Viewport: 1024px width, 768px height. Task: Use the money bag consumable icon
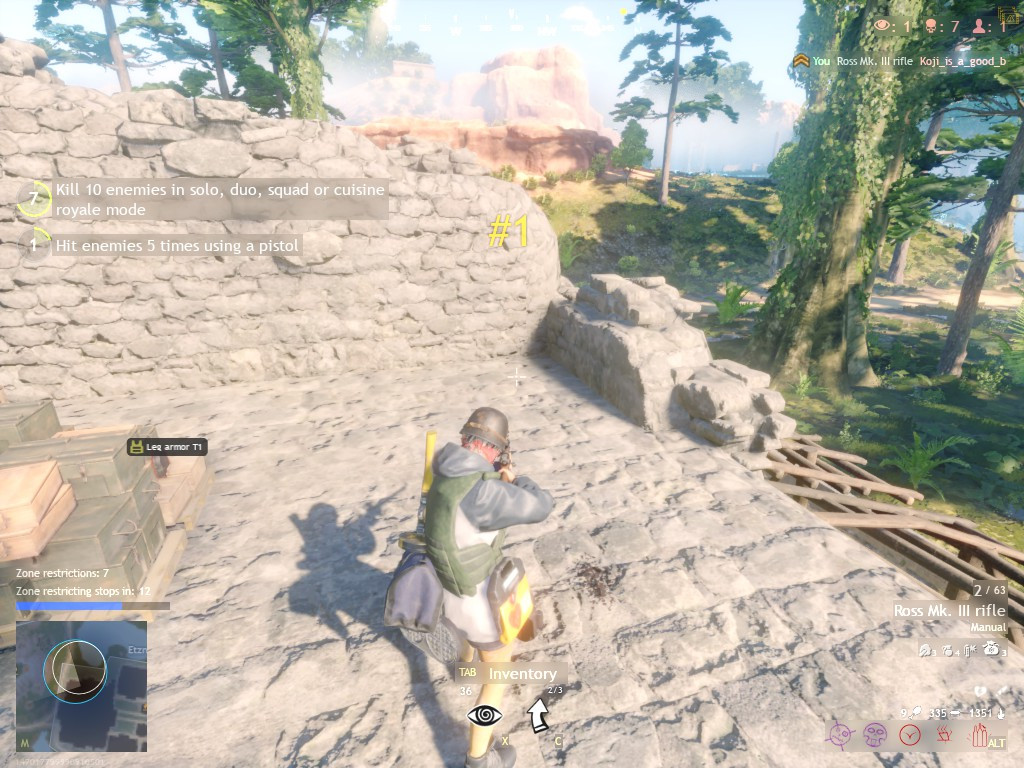pyautogui.click(x=993, y=649)
